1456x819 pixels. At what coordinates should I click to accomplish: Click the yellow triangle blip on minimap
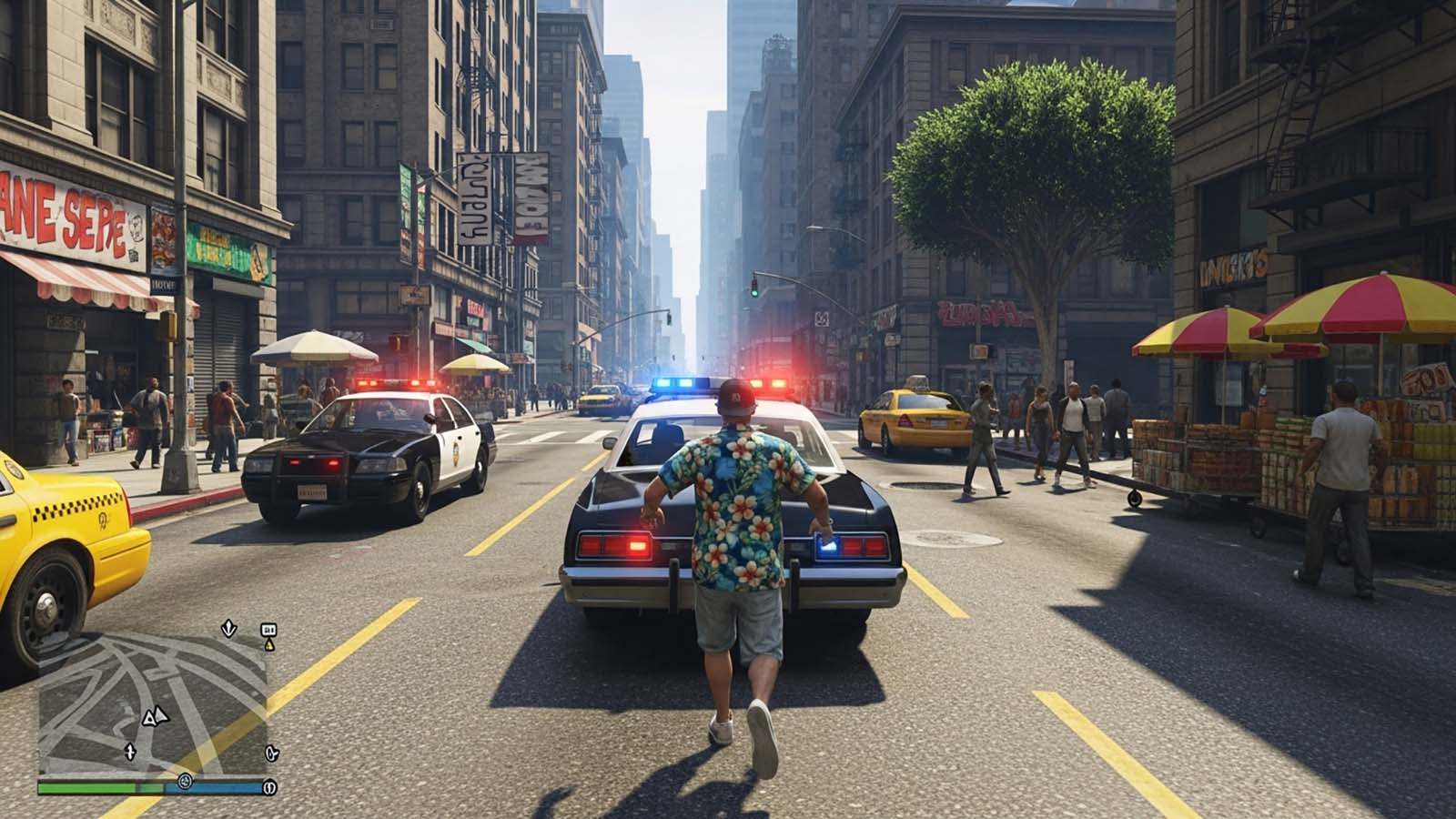coord(269,645)
